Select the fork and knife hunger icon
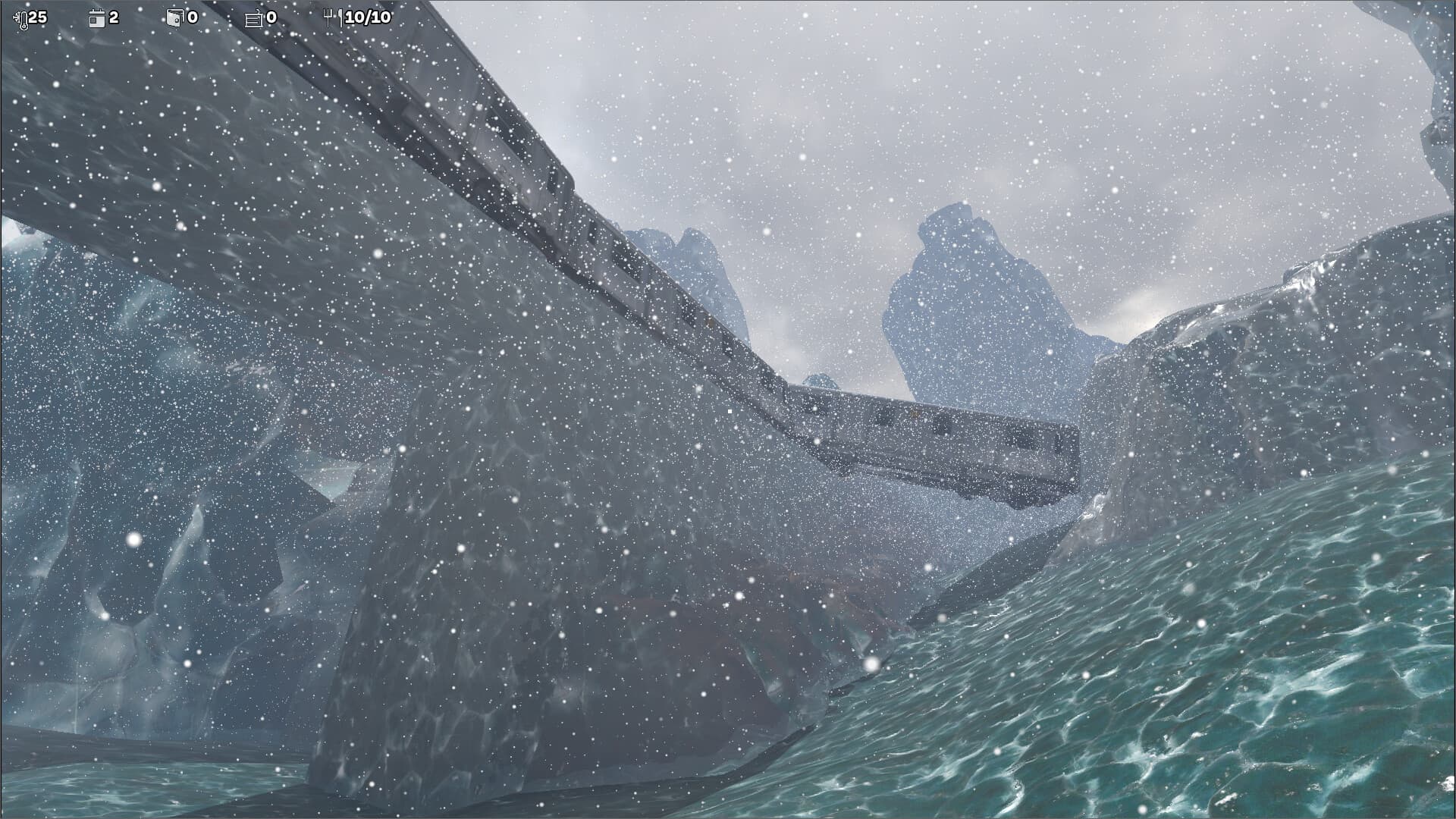This screenshot has height=819, width=1456. pyautogui.click(x=334, y=17)
